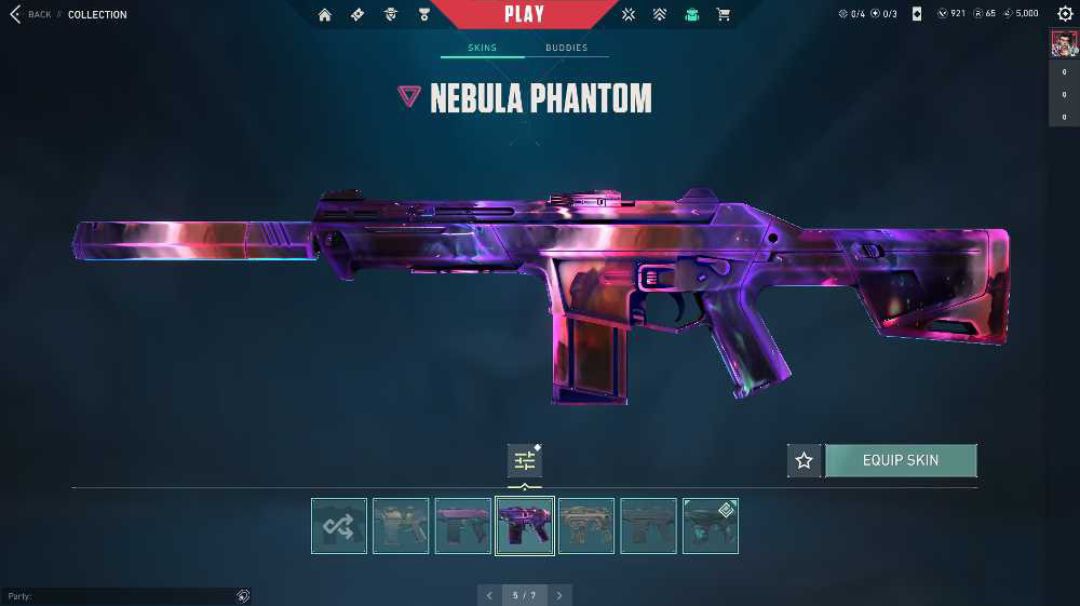The image size is (1080, 606).
Task: Equip the Nebula Phantom skin
Action: (900, 461)
